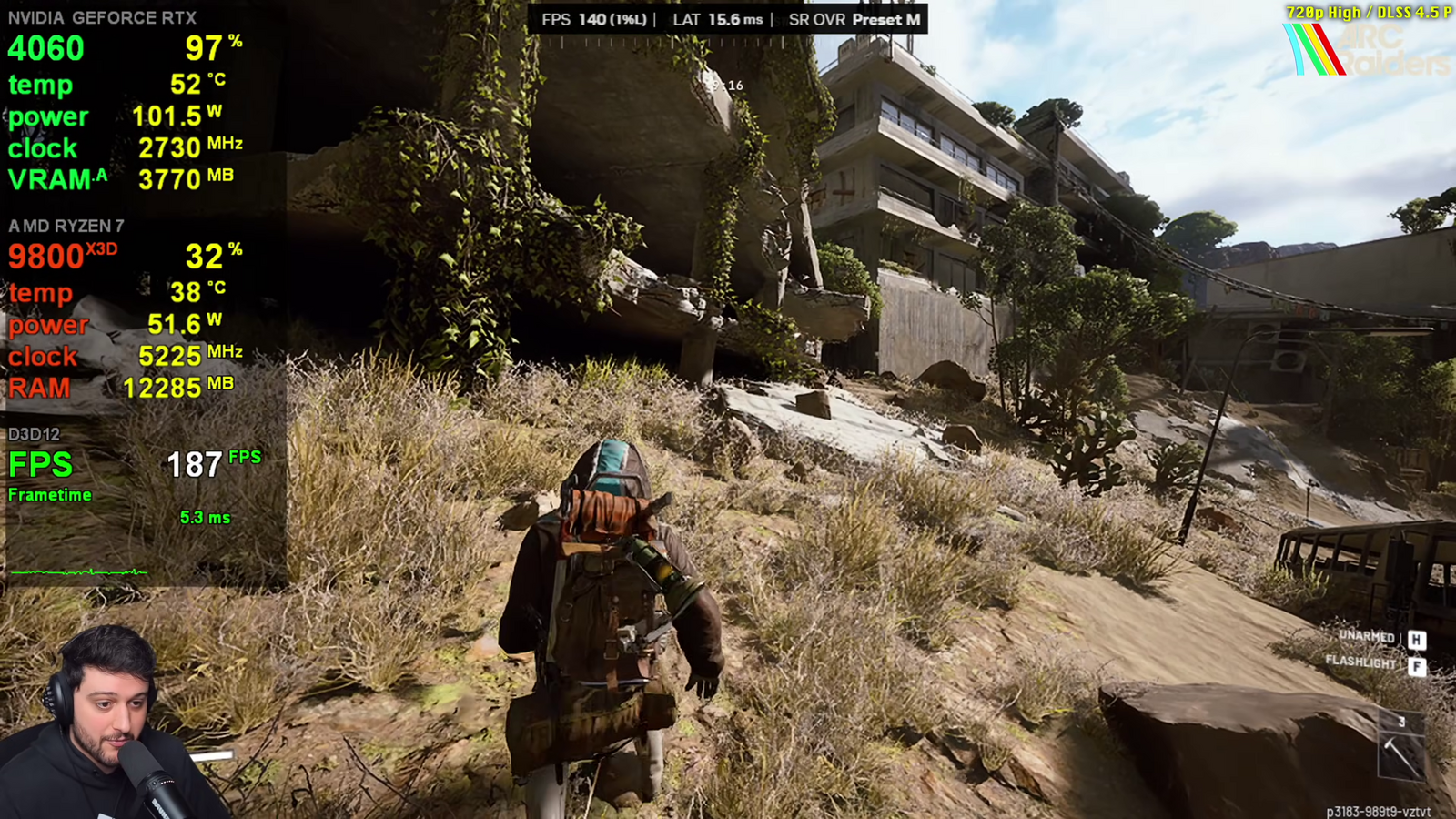This screenshot has height=819, width=1456.
Task: Expand the NVIDIA GEFORCE RTX overlay section
Action: tap(103, 17)
